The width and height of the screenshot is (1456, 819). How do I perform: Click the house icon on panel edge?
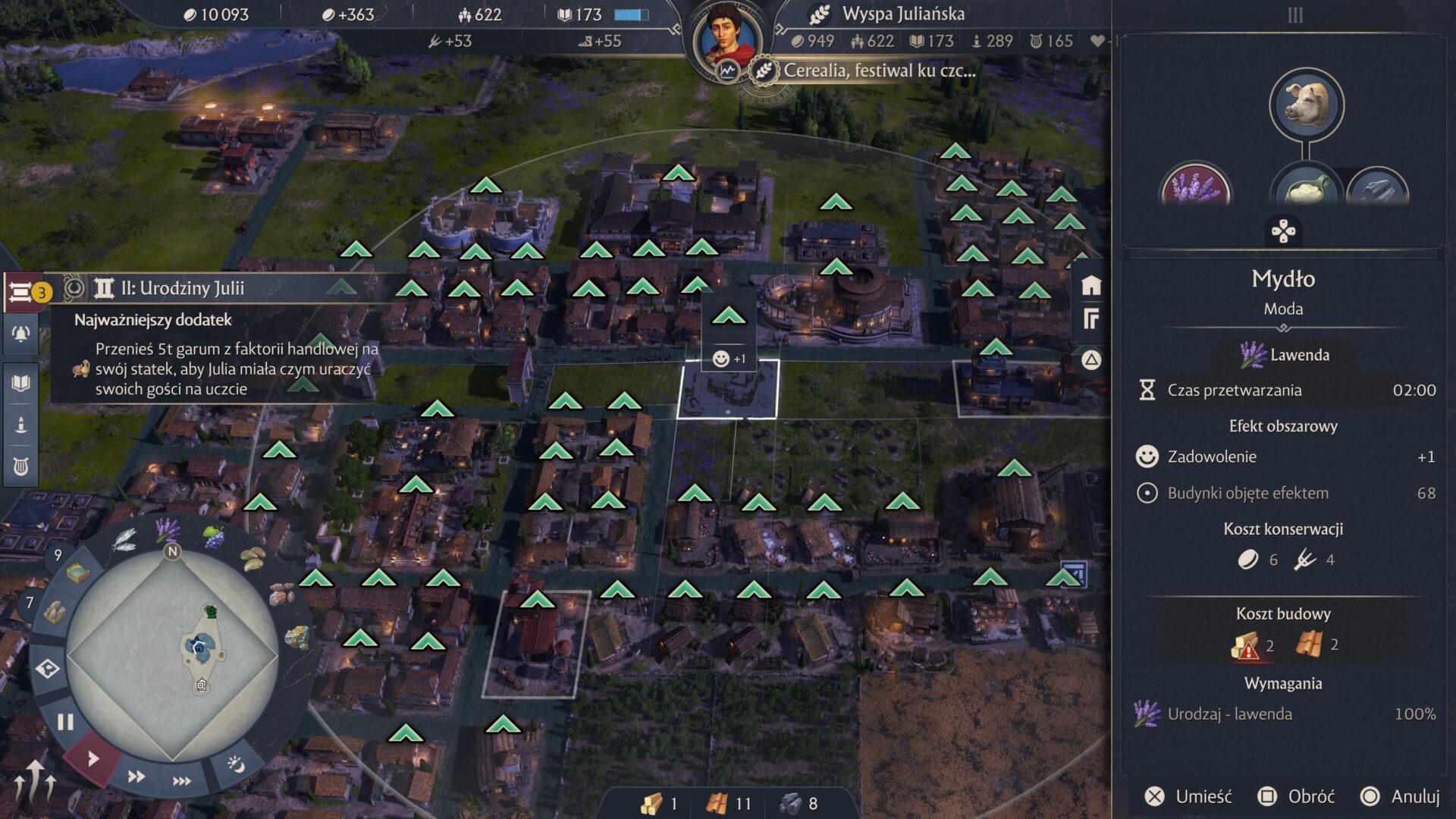pos(1090,286)
